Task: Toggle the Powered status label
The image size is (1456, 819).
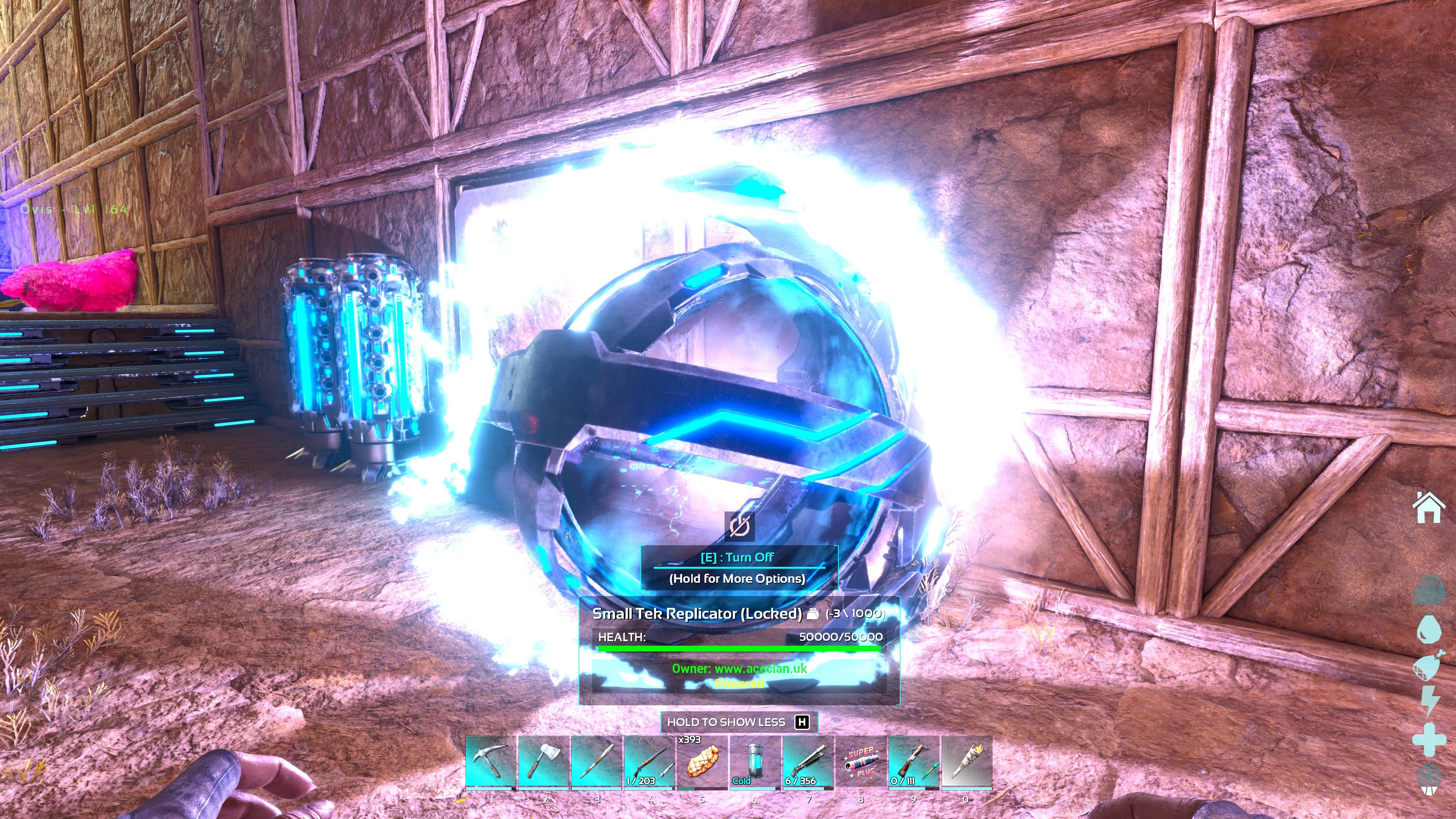Action: [x=739, y=685]
